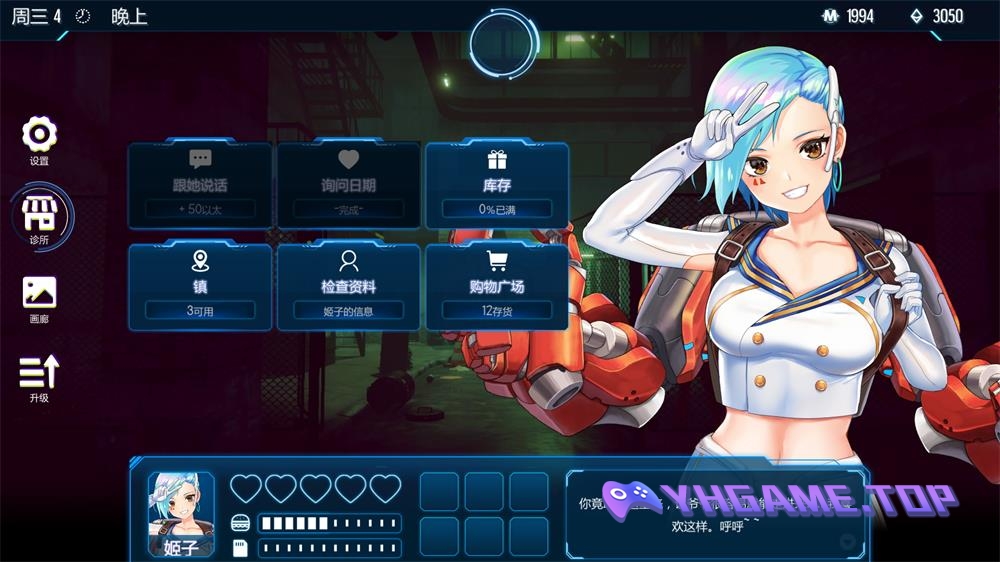The height and width of the screenshot is (562, 1000).
Task: Go to the 诊所 clinic
Action: (40, 216)
